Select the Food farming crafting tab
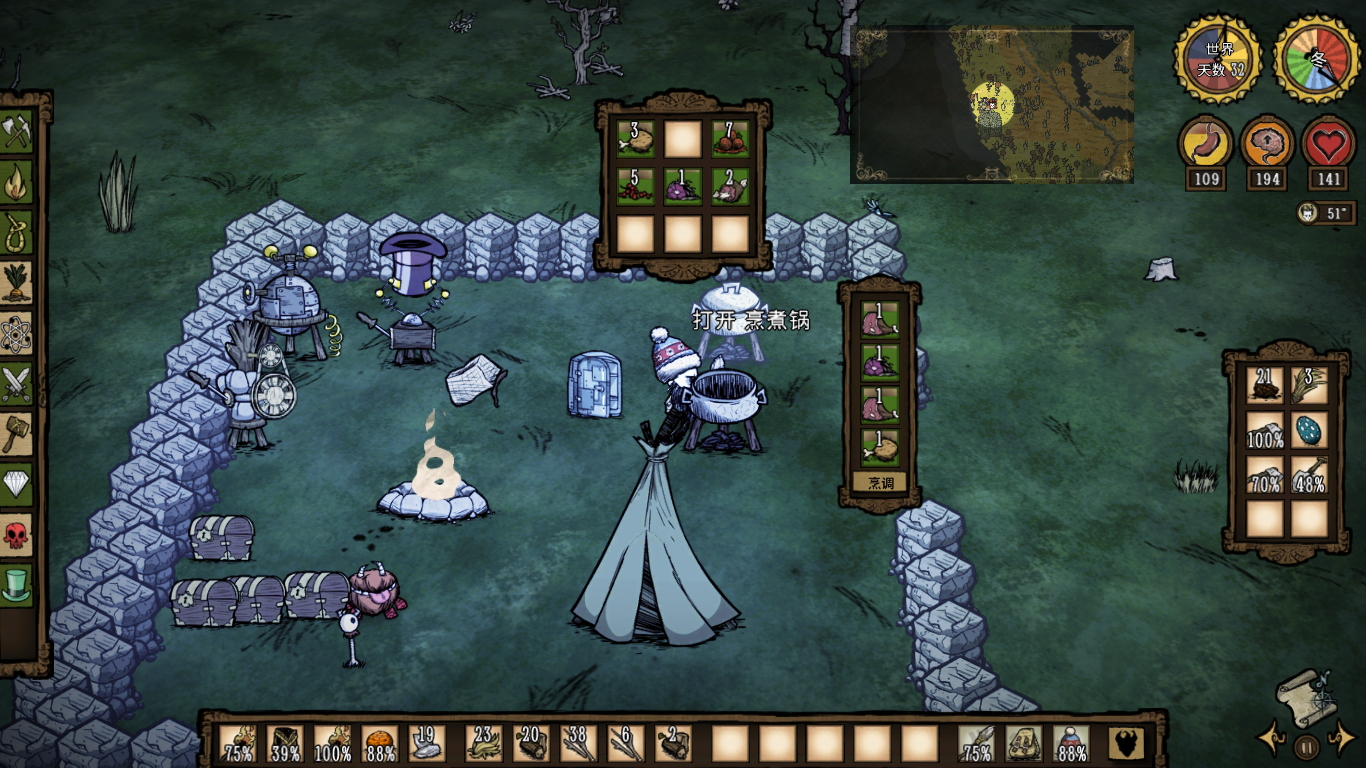This screenshot has height=768, width=1366. tap(17, 283)
